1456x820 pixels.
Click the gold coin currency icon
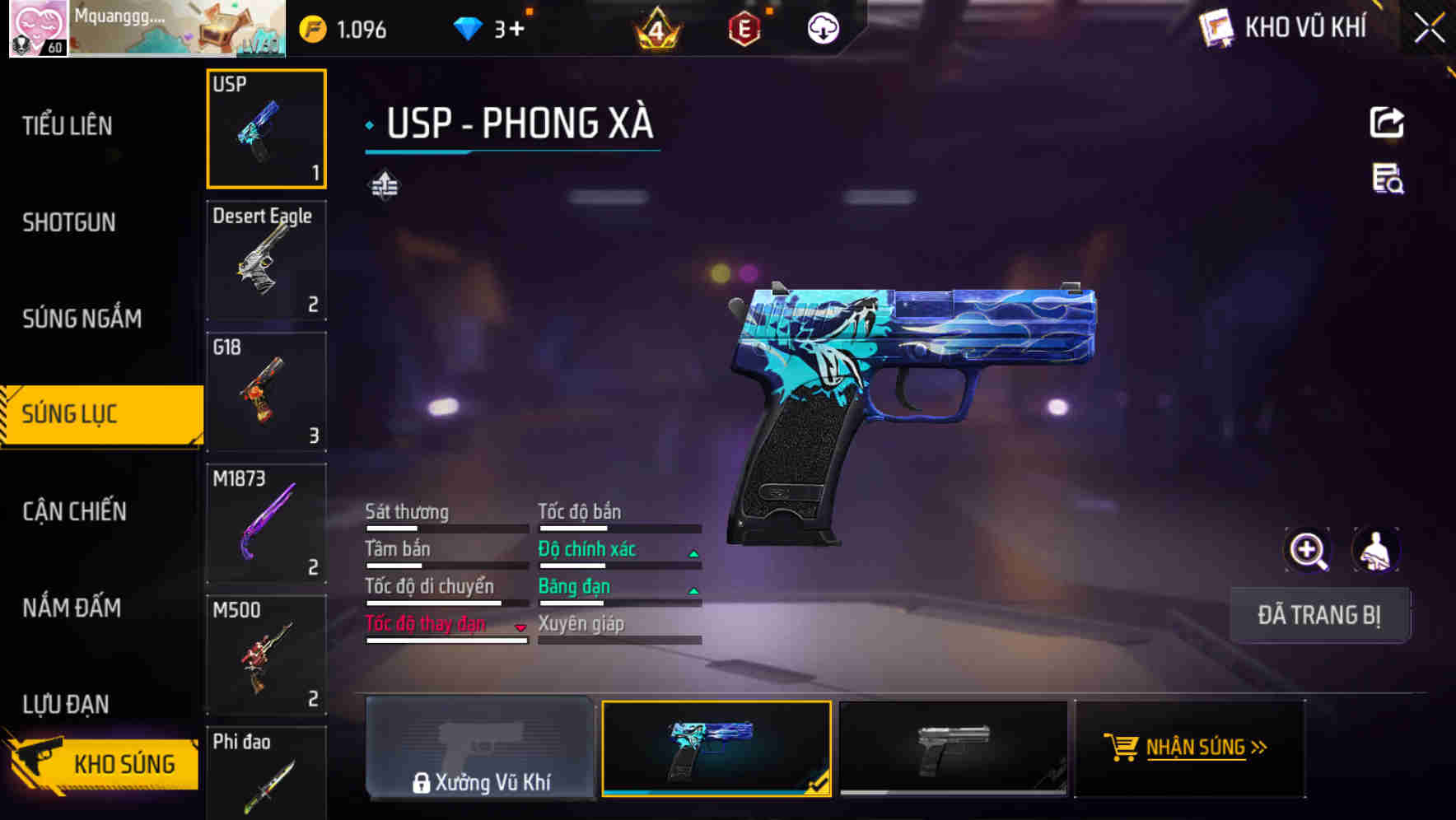coord(311,28)
